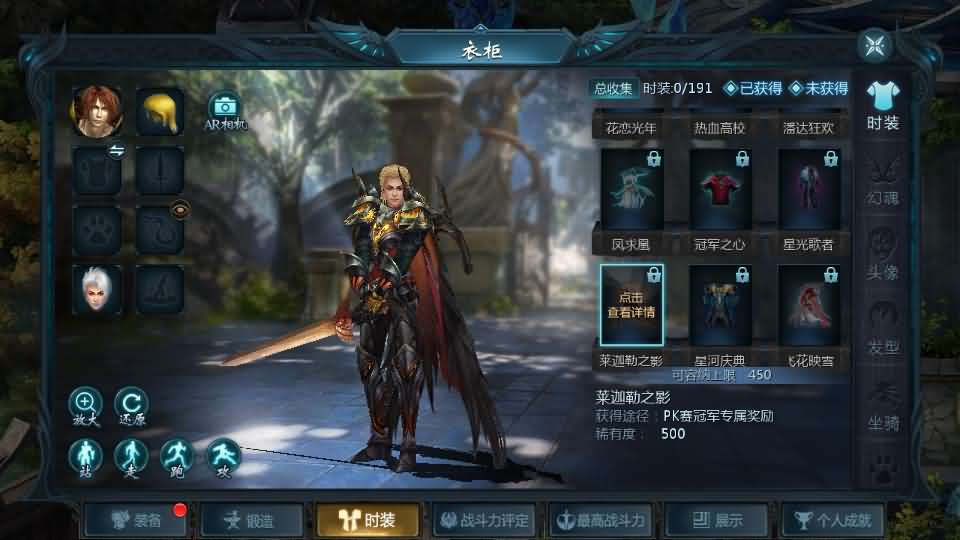View details of 莱迦勒之影 outfit
This screenshot has height=540, width=960.
pyautogui.click(x=631, y=304)
